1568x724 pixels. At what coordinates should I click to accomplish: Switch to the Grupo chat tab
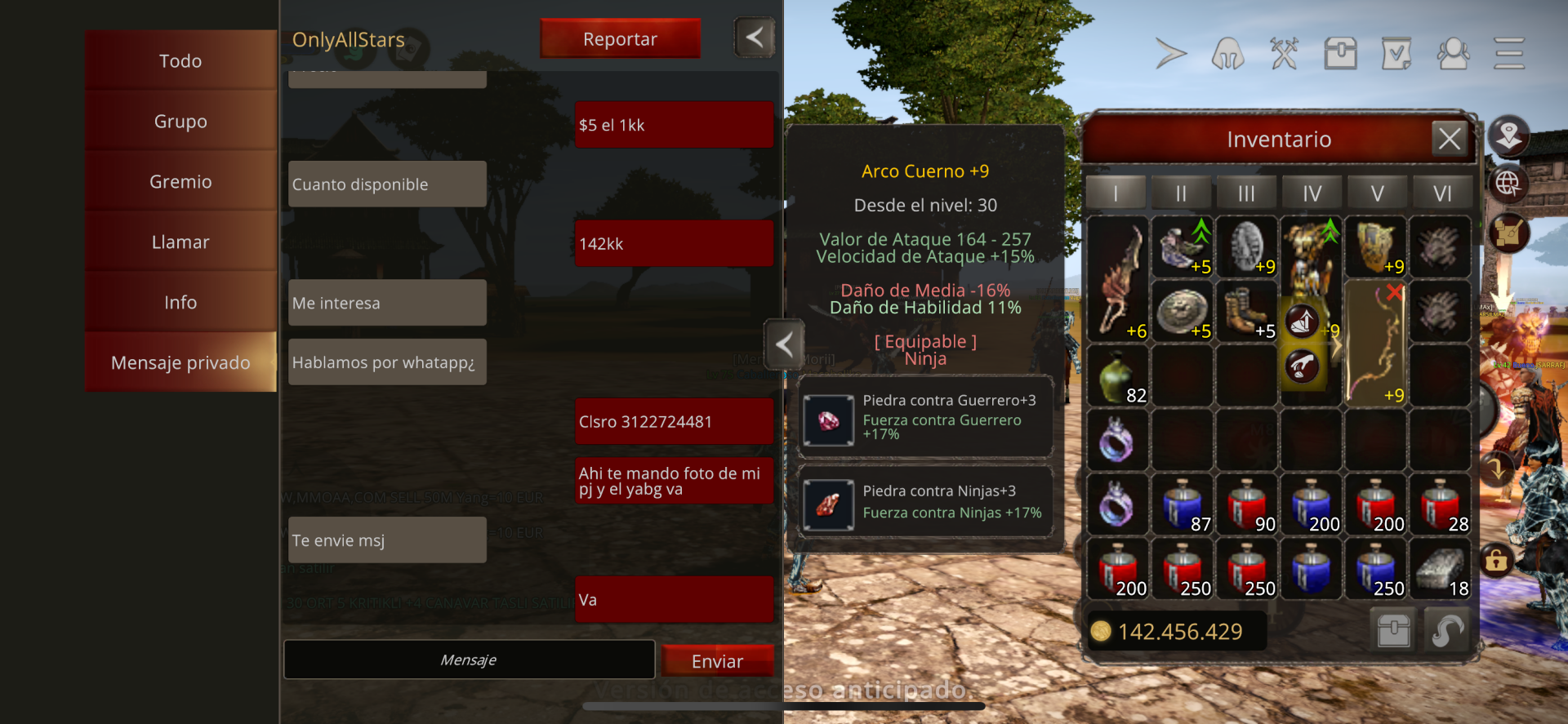coord(180,122)
